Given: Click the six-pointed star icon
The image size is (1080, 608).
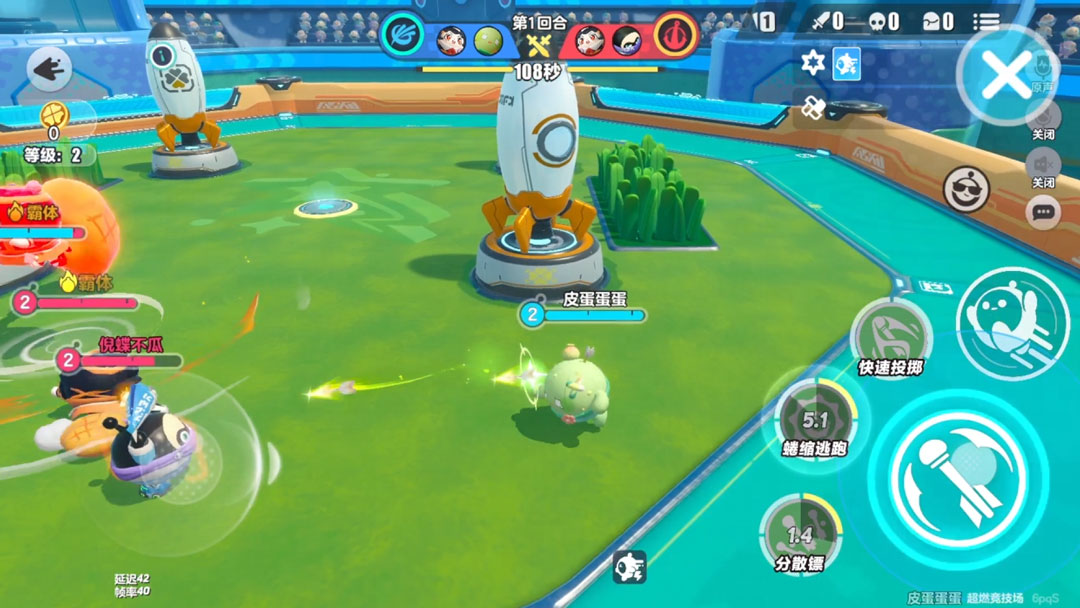Looking at the screenshot, I should click(813, 64).
